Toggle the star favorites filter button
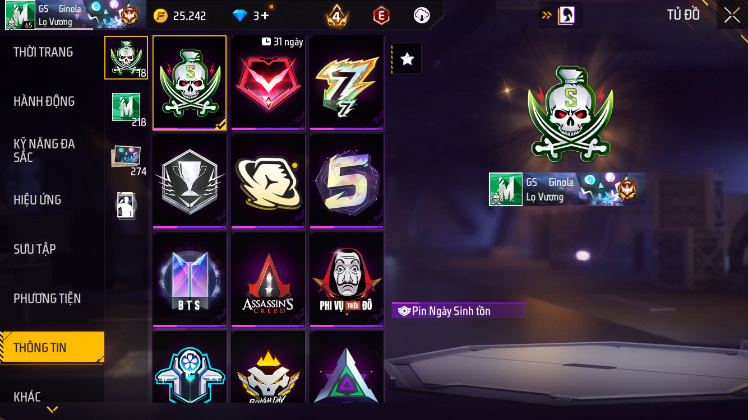748x420 pixels. [407, 60]
